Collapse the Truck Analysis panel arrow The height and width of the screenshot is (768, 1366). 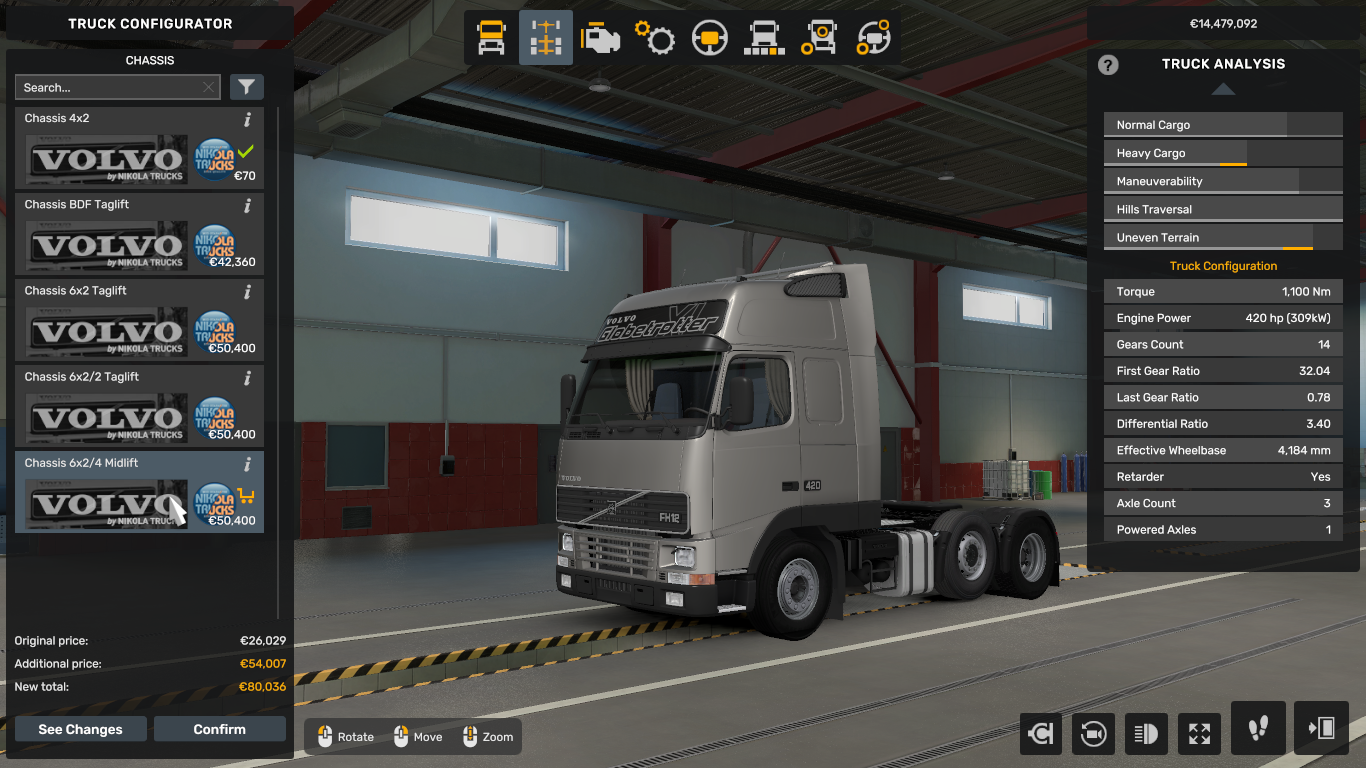(x=1223, y=89)
